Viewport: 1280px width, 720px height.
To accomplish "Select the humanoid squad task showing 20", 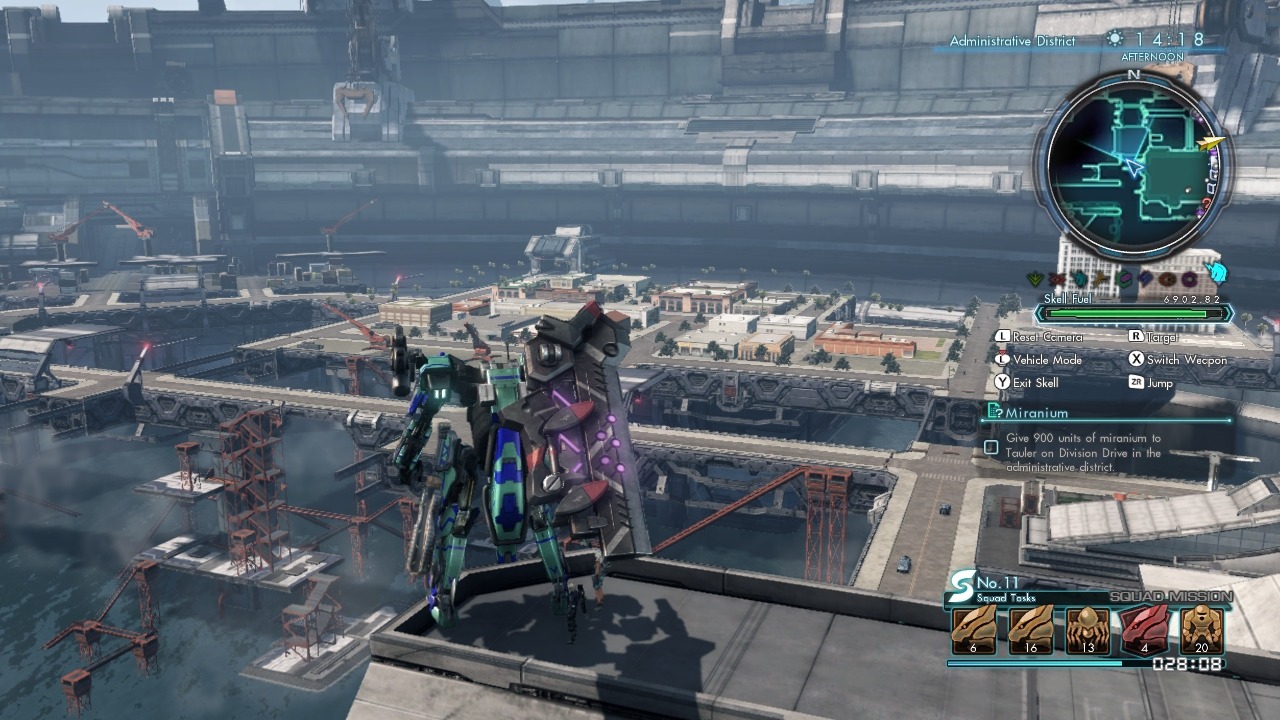I will click(x=1201, y=631).
